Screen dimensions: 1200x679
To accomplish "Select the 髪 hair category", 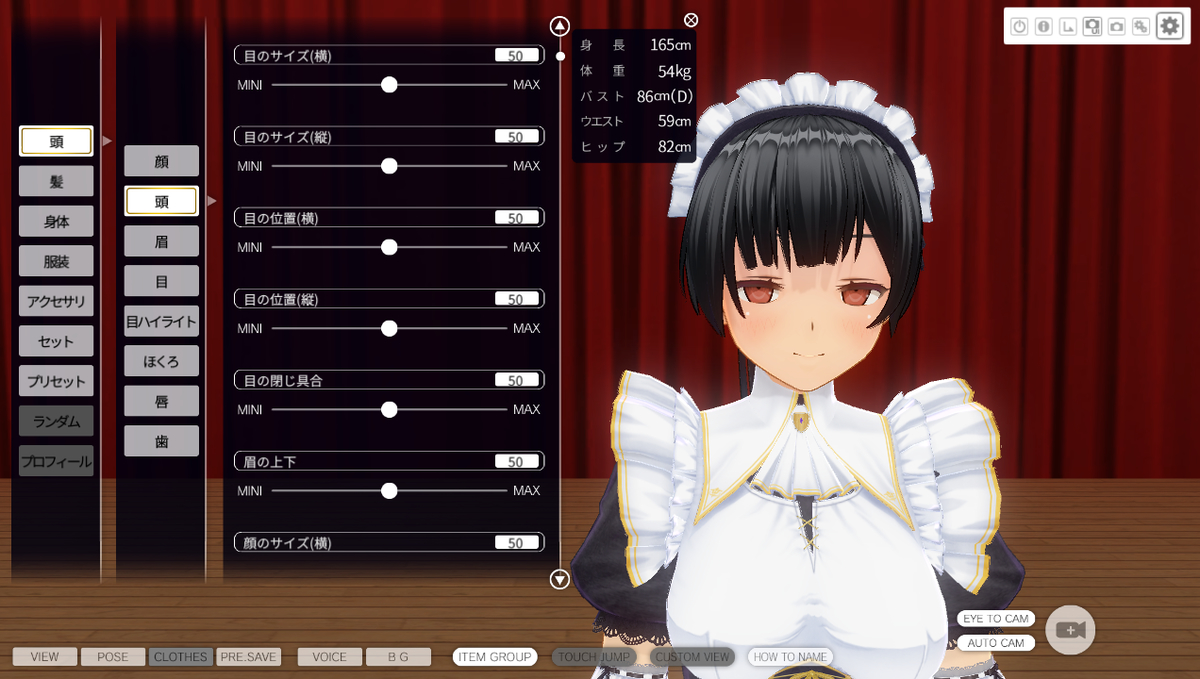I will (56, 181).
